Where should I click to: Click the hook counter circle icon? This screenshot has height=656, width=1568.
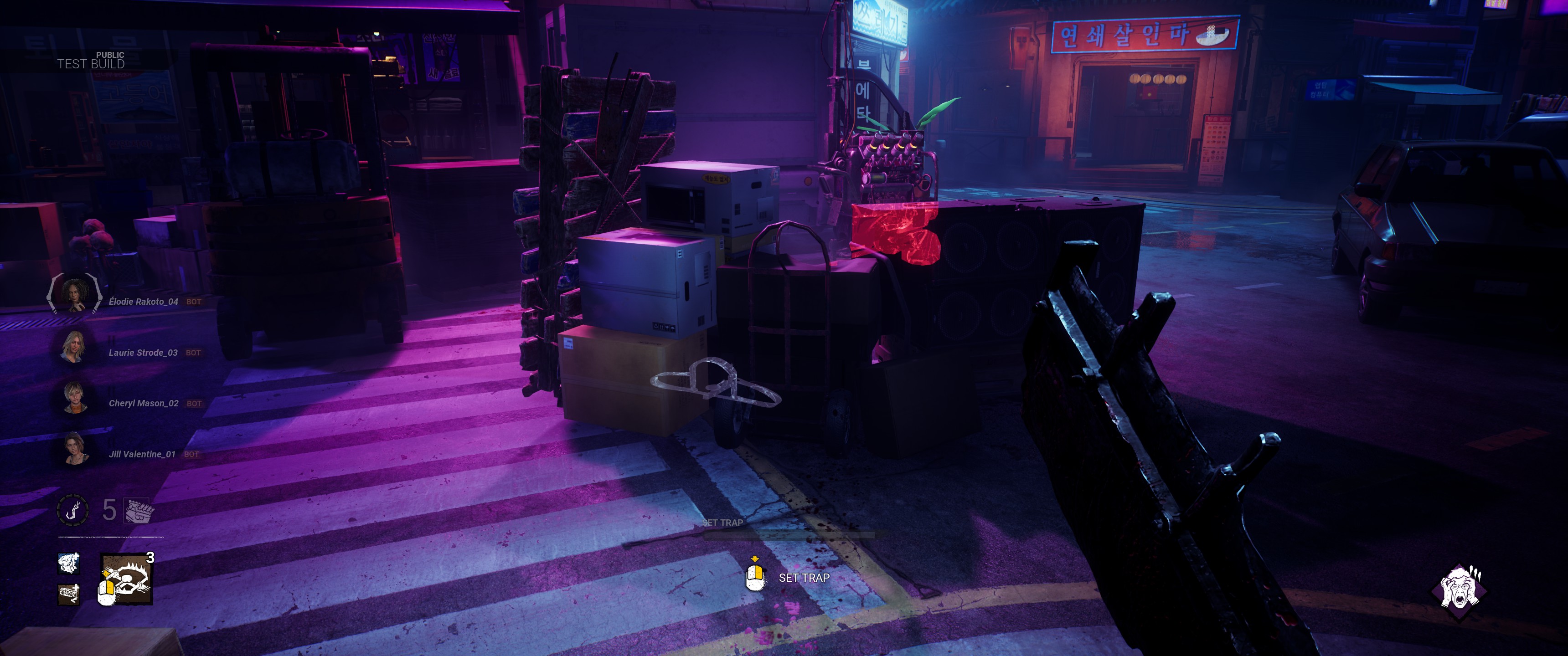click(x=73, y=510)
